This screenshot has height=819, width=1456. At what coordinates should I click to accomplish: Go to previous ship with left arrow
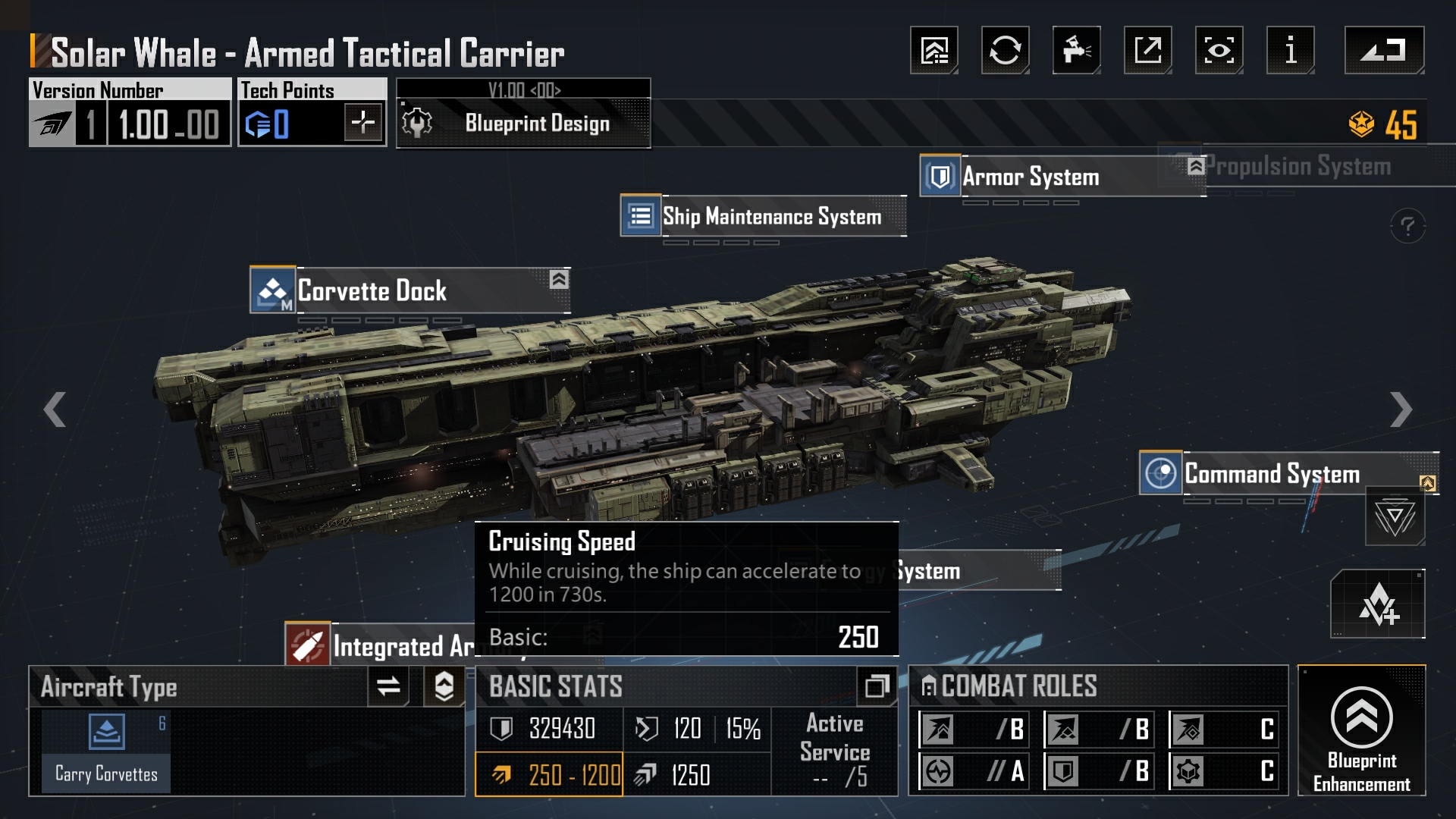pyautogui.click(x=55, y=409)
